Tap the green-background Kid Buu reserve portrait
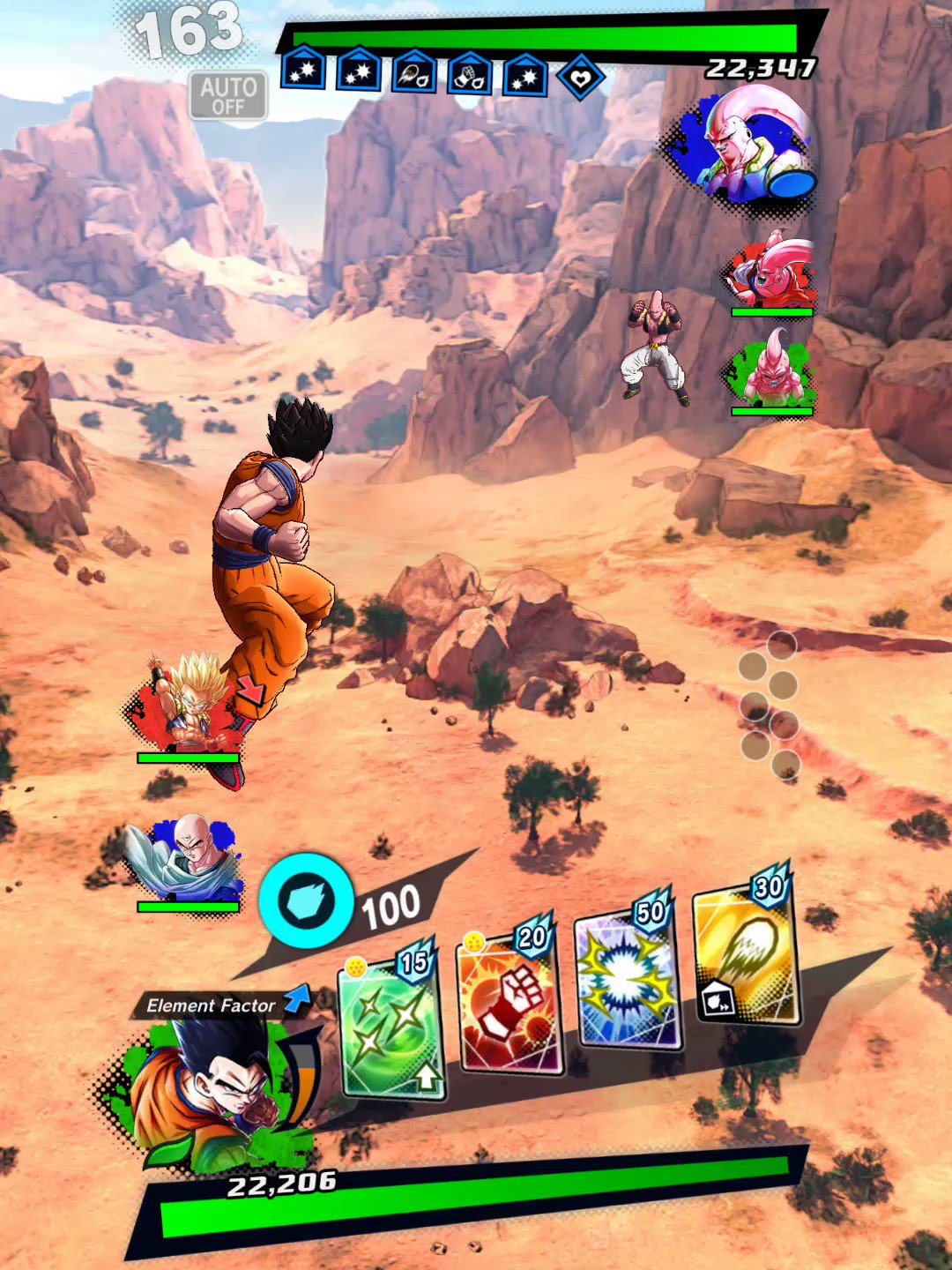The width and height of the screenshot is (952, 1270). click(770, 370)
